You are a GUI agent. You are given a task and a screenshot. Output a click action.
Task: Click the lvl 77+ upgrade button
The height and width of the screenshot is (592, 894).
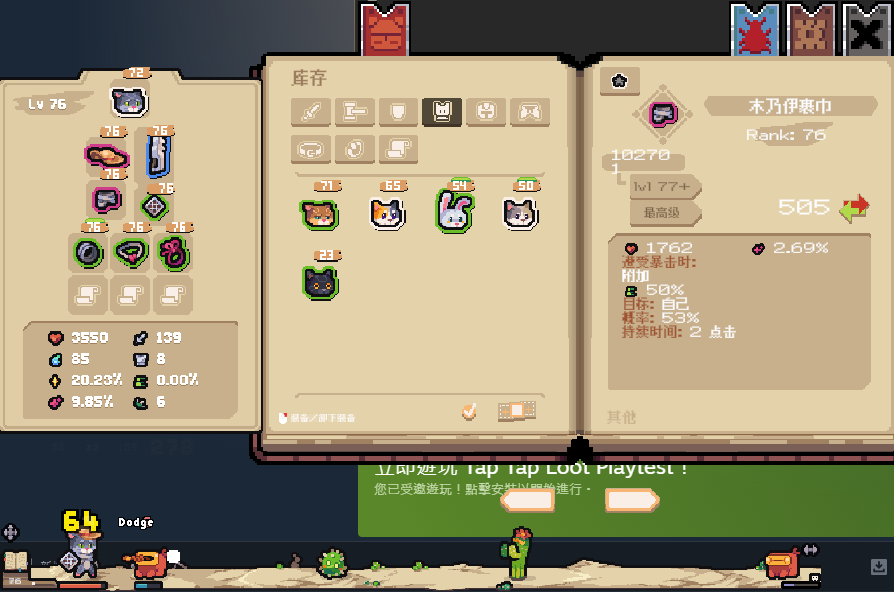coord(664,187)
